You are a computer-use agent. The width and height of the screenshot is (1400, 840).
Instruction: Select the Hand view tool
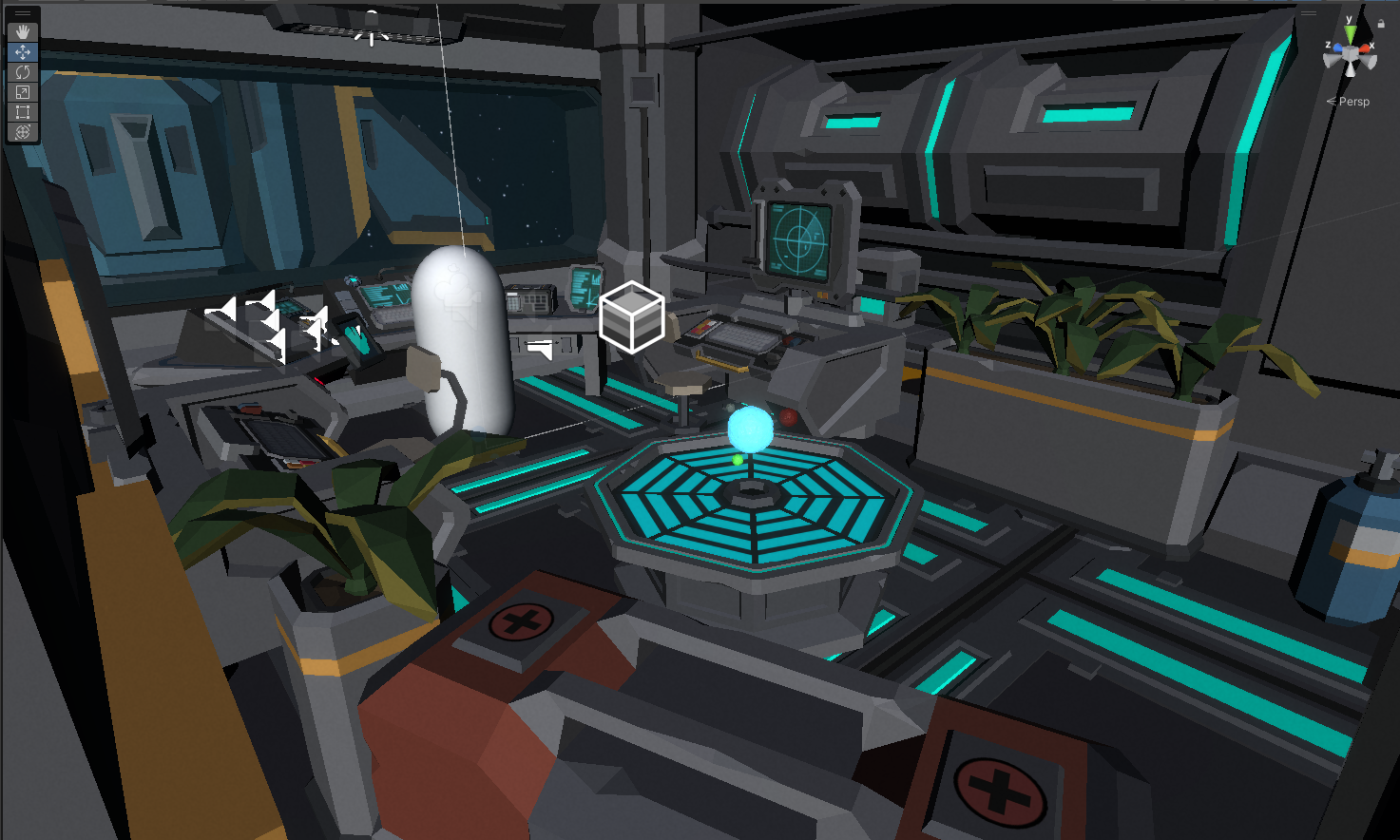pos(23,32)
